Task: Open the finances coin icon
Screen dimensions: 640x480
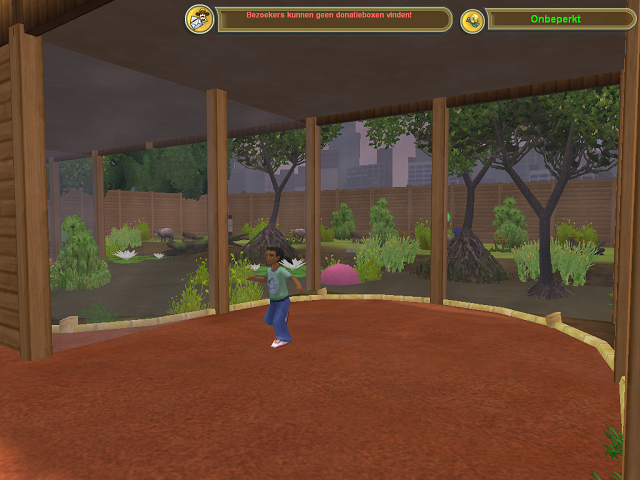Action: pos(472,20)
